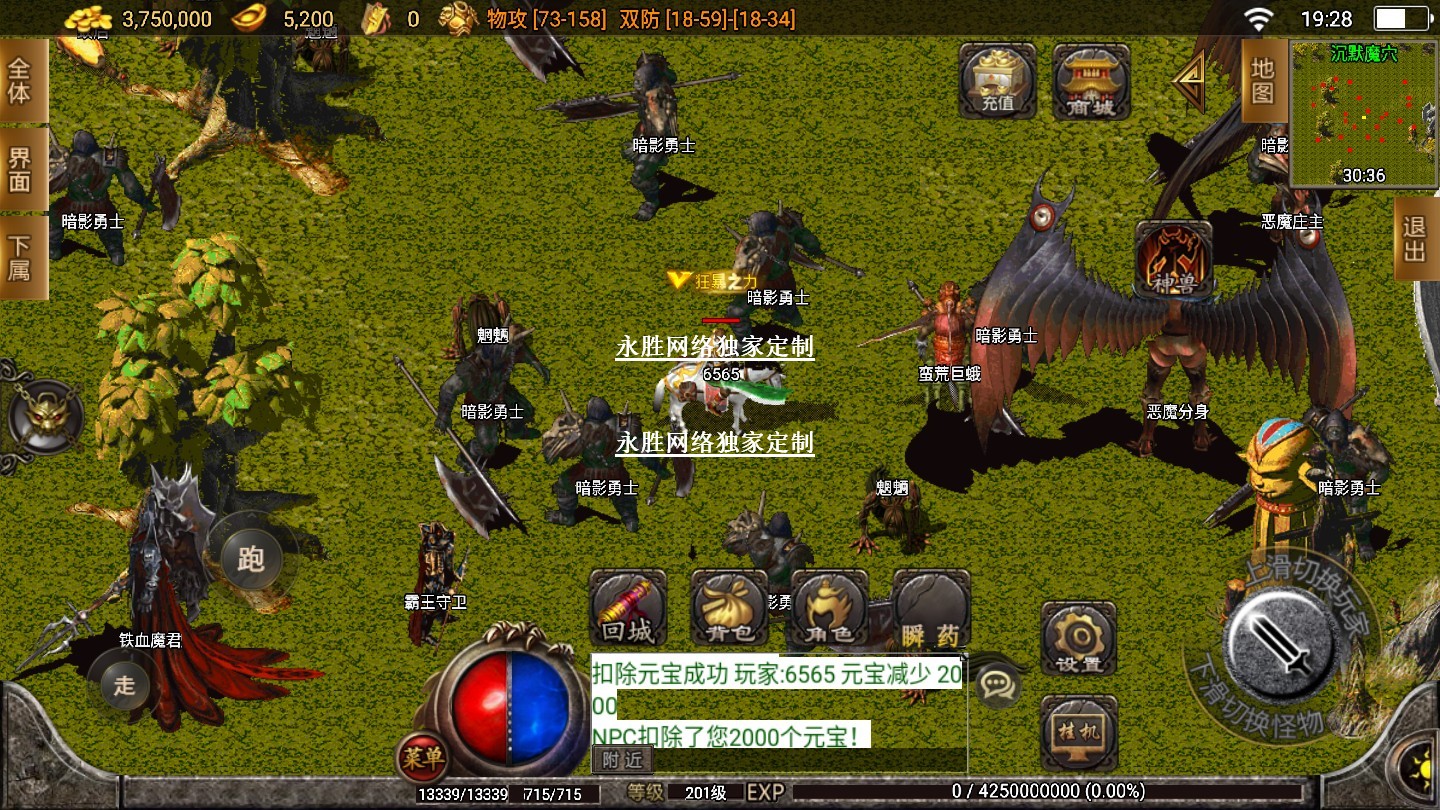
Task: Open the 背包 backpack
Action: point(729,608)
